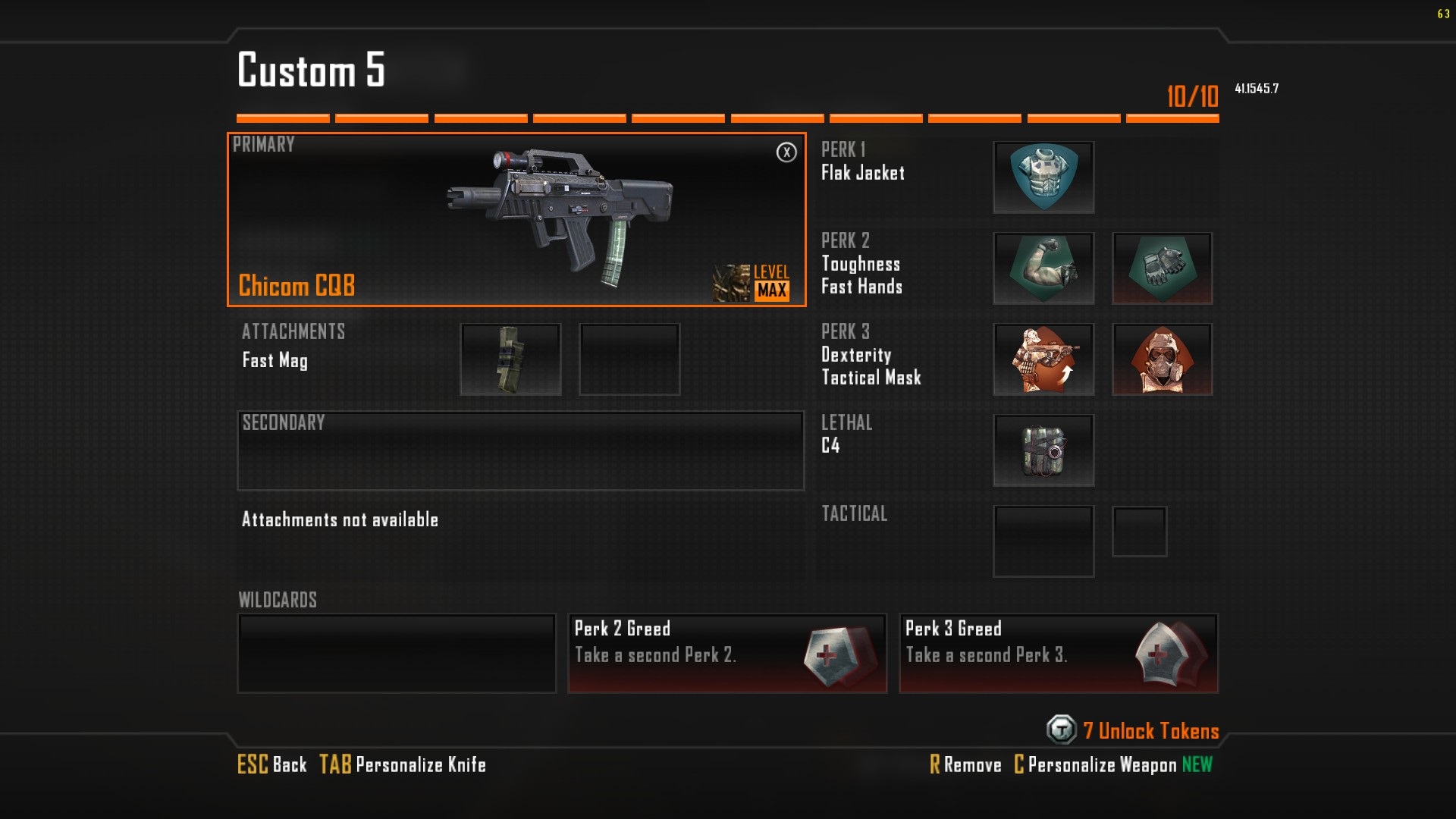
Task: Select the Fast Hands perk icon
Action: click(x=1162, y=268)
